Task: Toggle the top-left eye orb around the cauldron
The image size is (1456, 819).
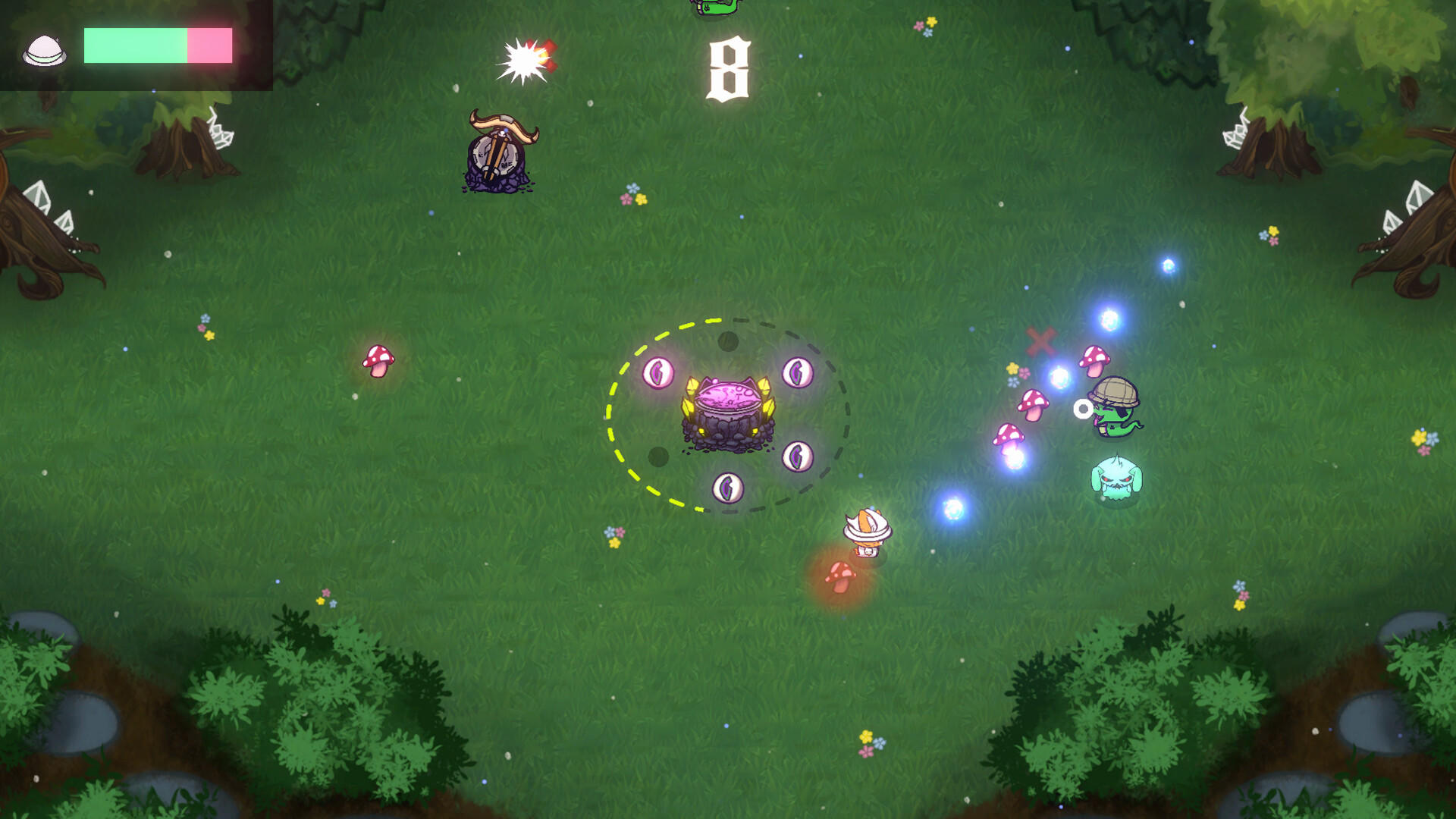Action: pyautogui.click(x=658, y=372)
